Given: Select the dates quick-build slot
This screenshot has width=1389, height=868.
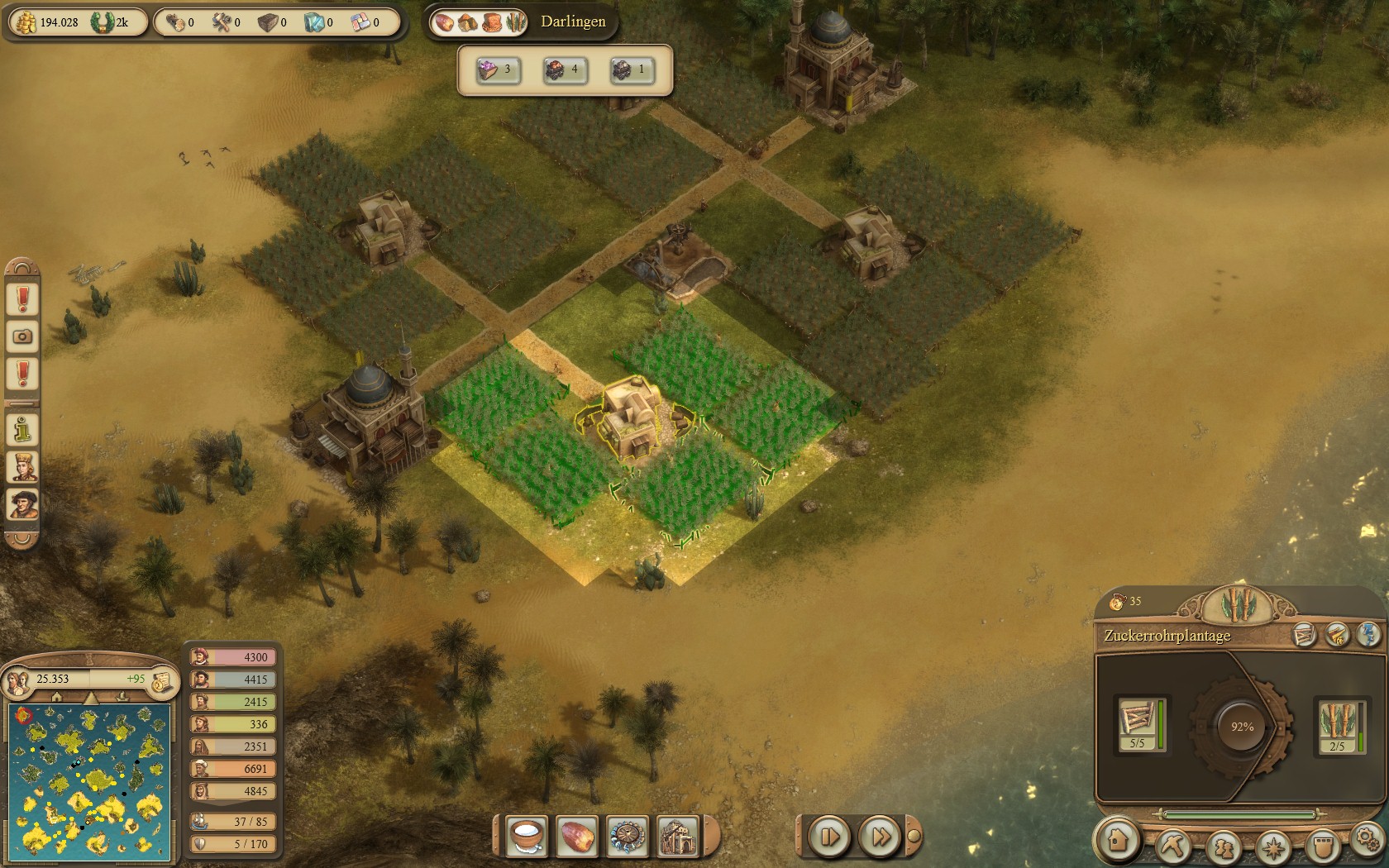Looking at the screenshot, I should tap(576, 837).
